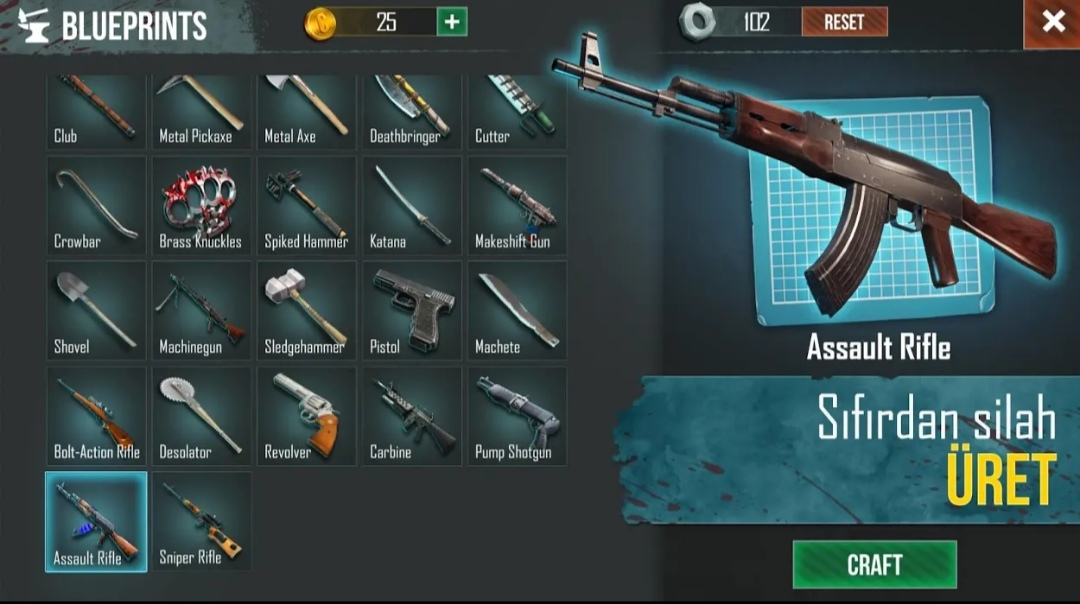1080x604 pixels.
Task: Select the Pump Shotgun blueprint
Action: pos(516,415)
